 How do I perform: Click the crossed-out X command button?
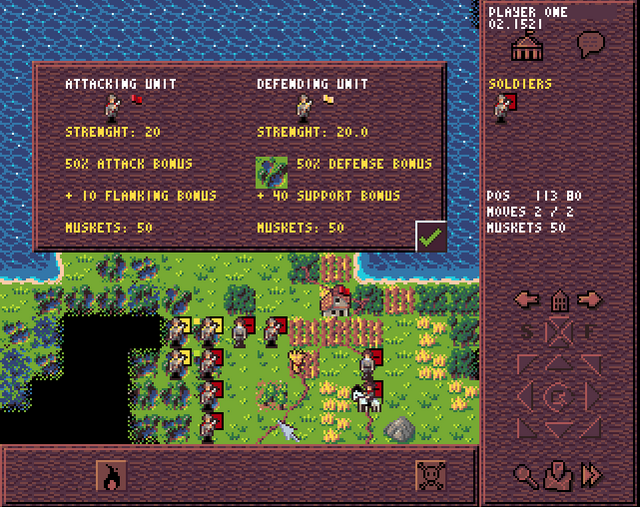[x=559, y=331]
